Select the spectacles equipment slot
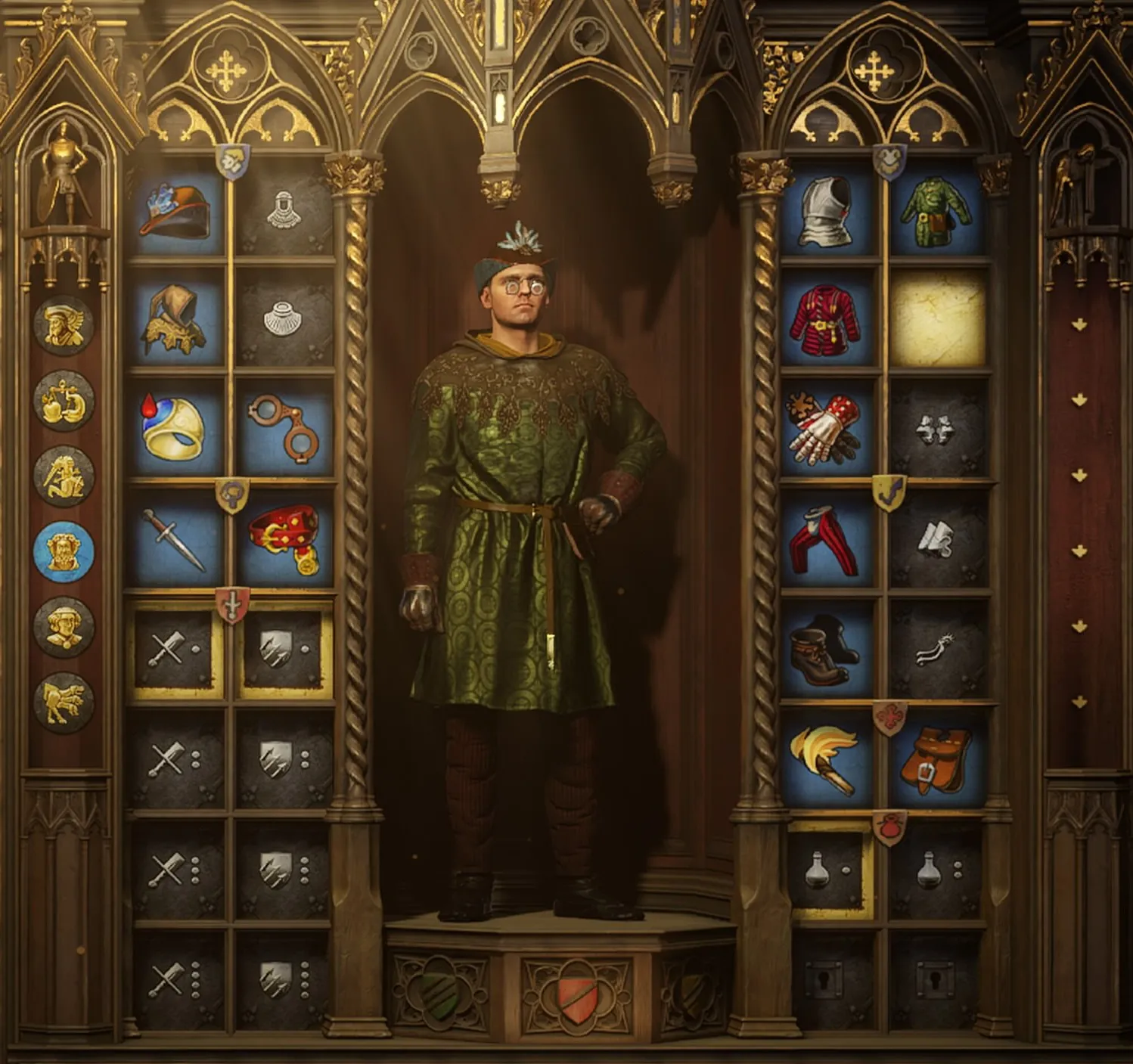The image size is (1133, 1064). pyautogui.click(x=283, y=428)
